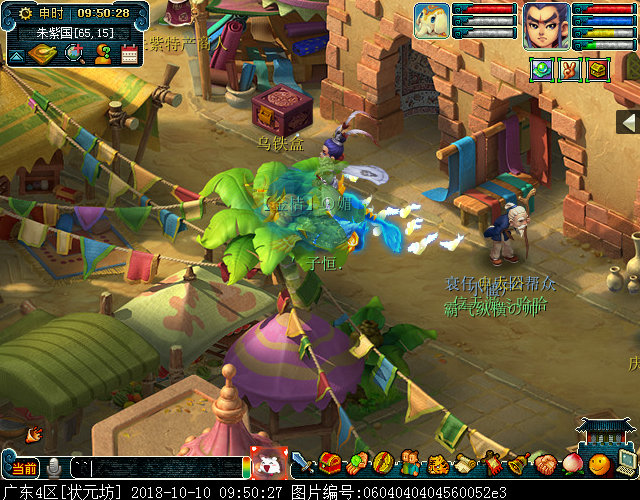This screenshot has width=640, height=500.
Task: Open the golden treasure chest icon
Action: (598, 70)
